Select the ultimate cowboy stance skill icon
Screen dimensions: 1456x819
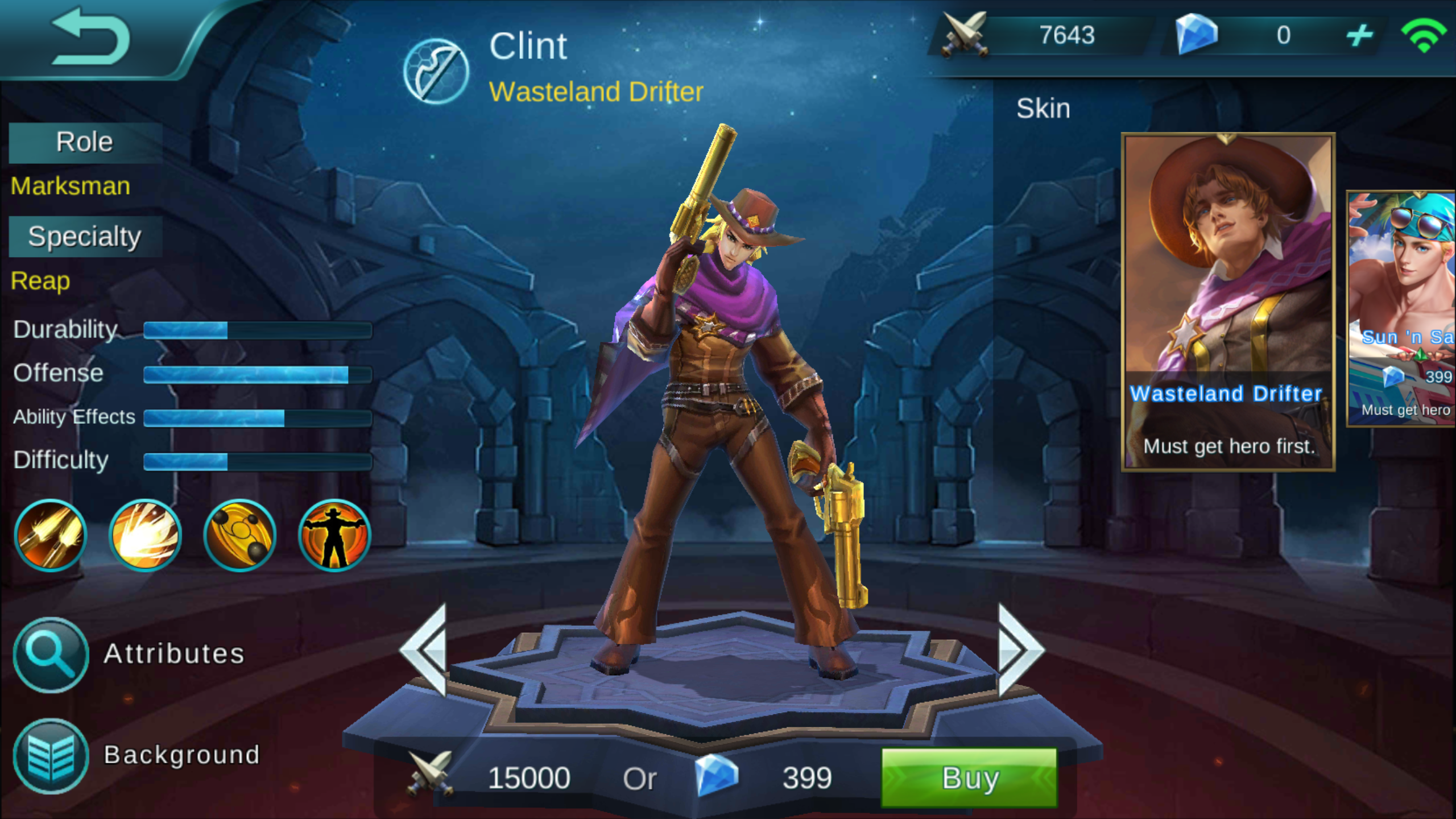[x=333, y=535]
